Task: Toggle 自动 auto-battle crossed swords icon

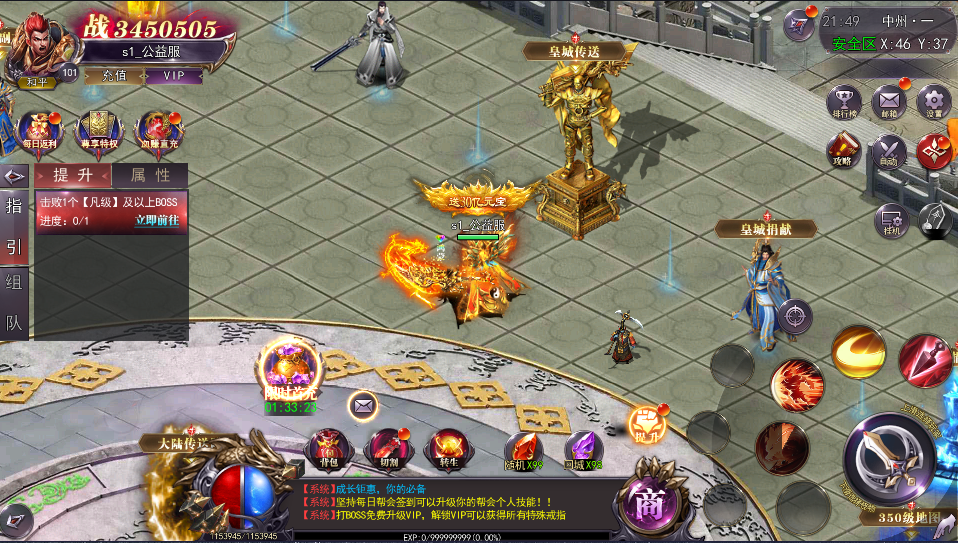Action: (889, 152)
